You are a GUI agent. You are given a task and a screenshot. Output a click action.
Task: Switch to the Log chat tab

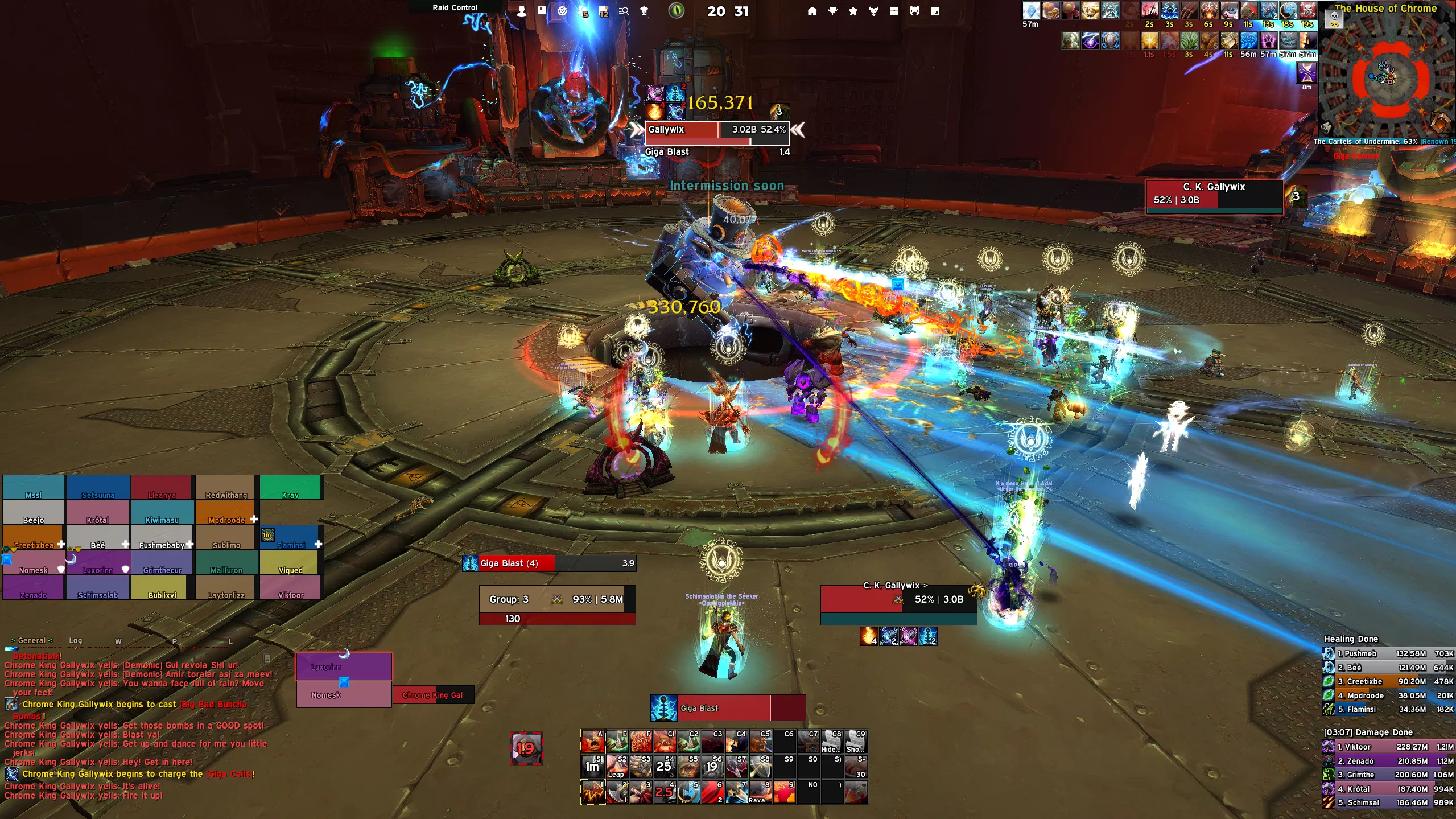pyautogui.click(x=76, y=640)
